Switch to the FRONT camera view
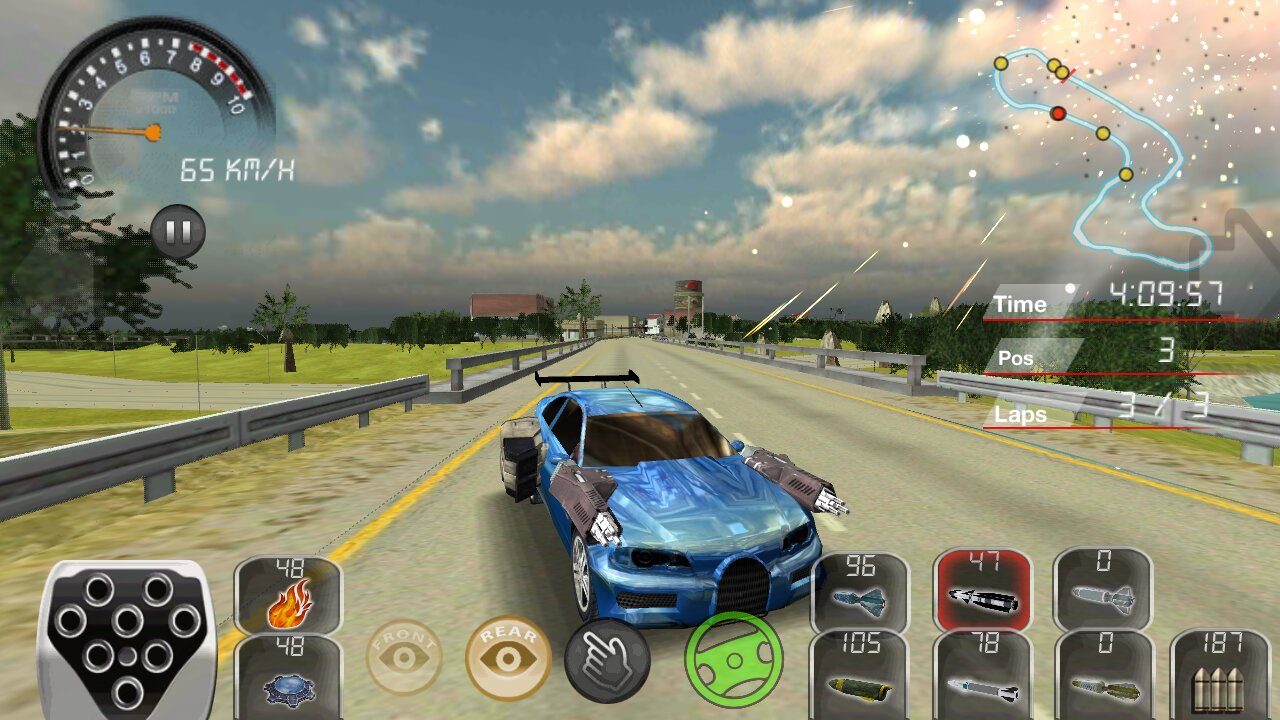The height and width of the screenshot is (720, 1280). pyautogui.click(x=404, y=657)
